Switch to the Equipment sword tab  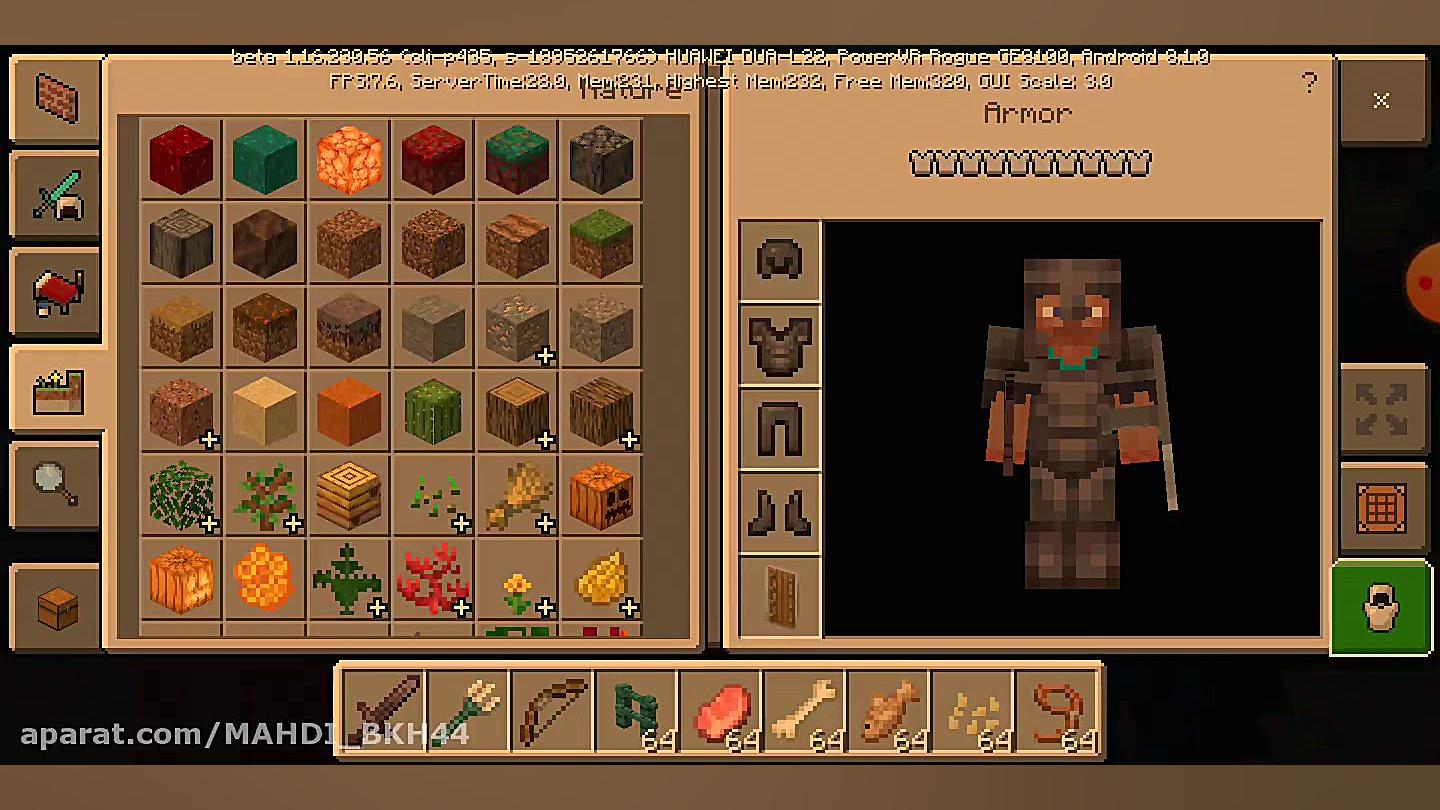point(56,194)
